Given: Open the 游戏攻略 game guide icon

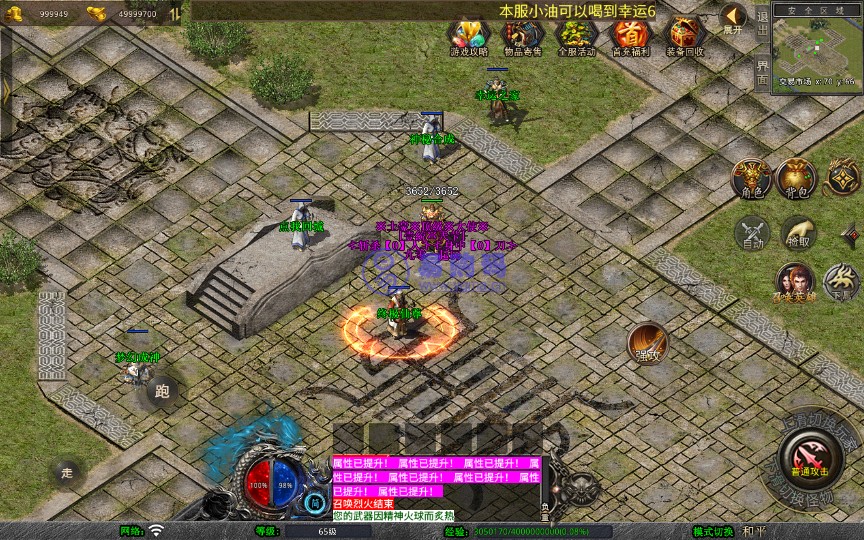Looking at the screenshot, I should pyautogui.click(x=469, y=38).
